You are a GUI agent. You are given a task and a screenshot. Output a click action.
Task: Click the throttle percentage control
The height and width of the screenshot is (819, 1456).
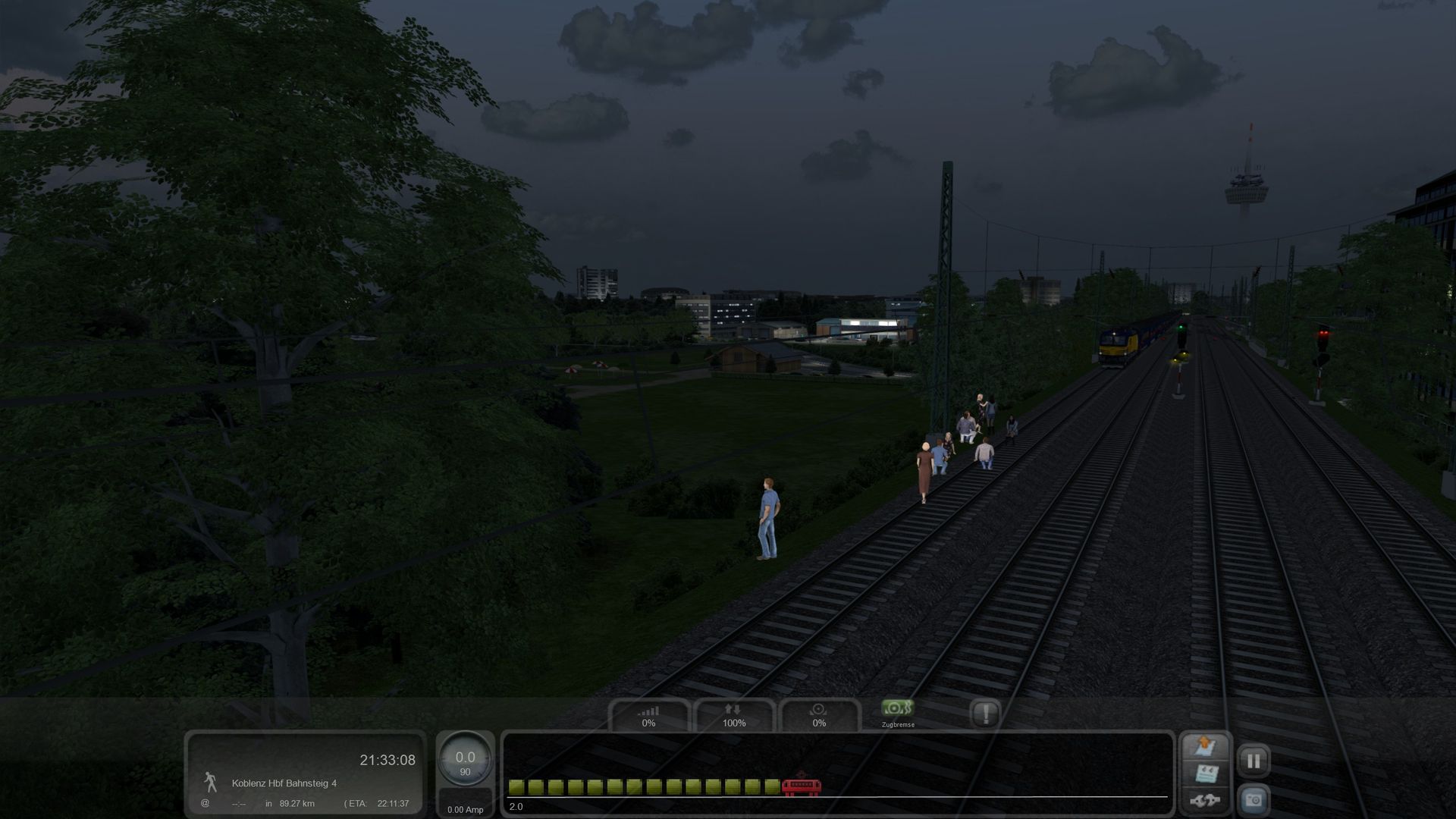(648, 715)
